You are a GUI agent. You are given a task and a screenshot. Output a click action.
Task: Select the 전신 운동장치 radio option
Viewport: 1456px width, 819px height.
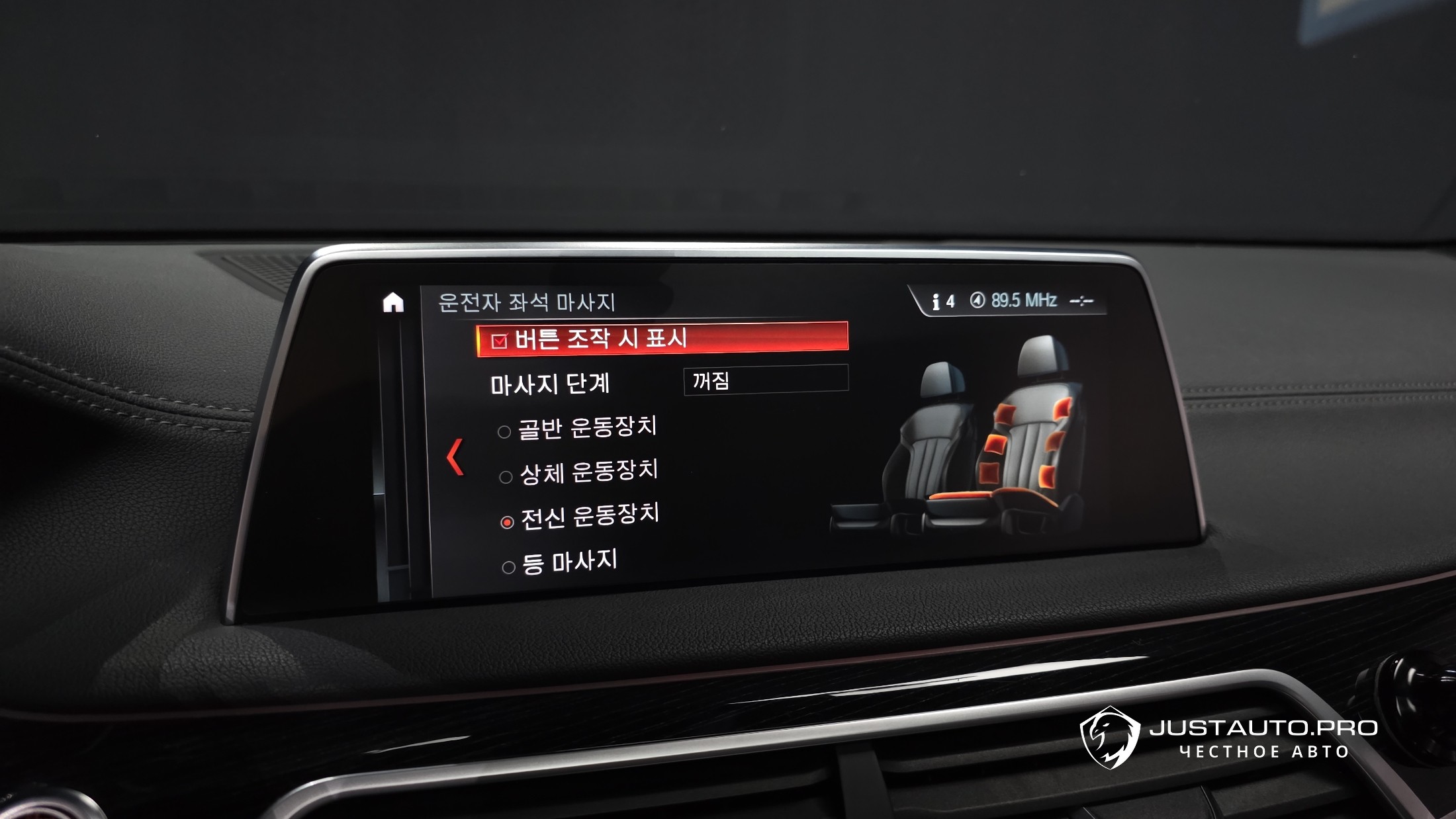(508, 522)
